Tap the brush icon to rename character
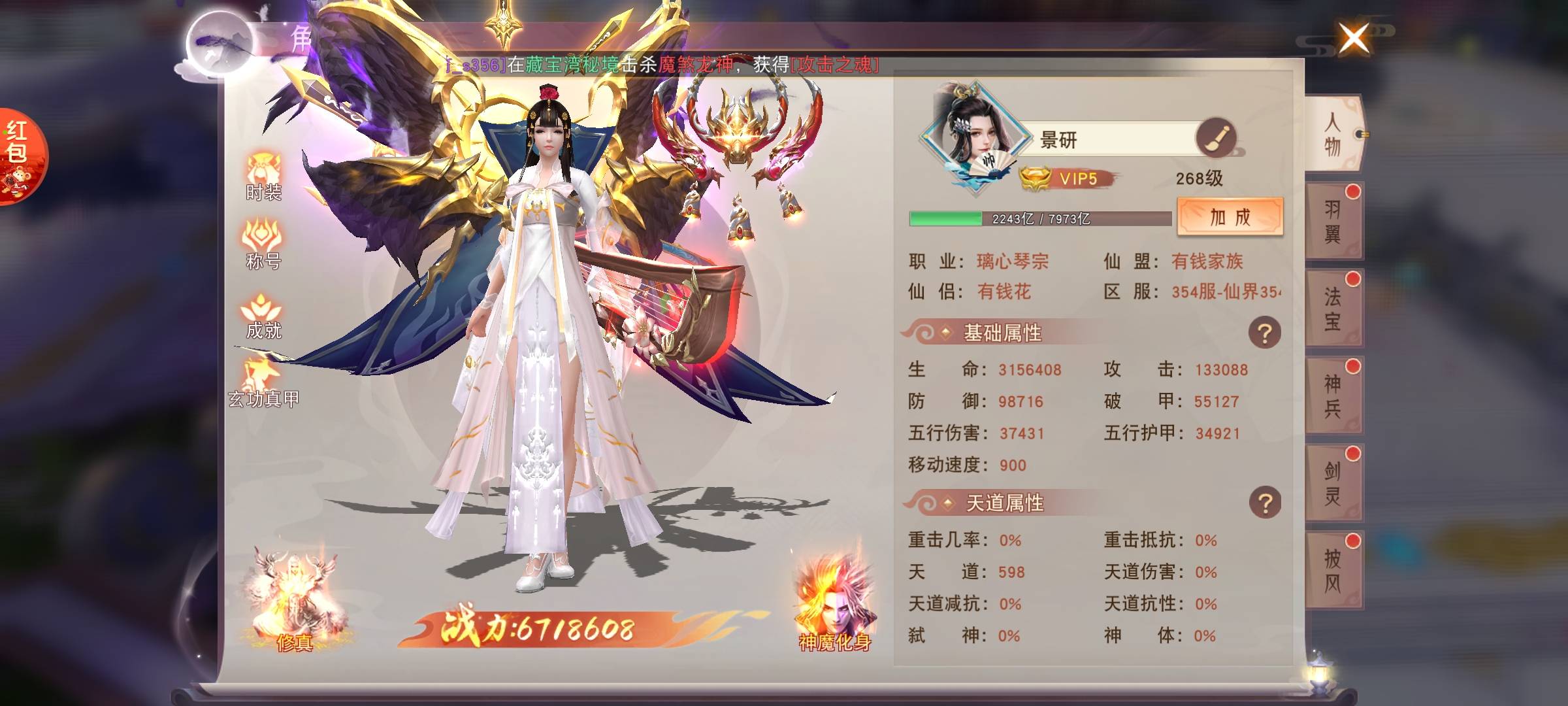The width and height of the screenshot is (1568, 706). (1215, 138)
